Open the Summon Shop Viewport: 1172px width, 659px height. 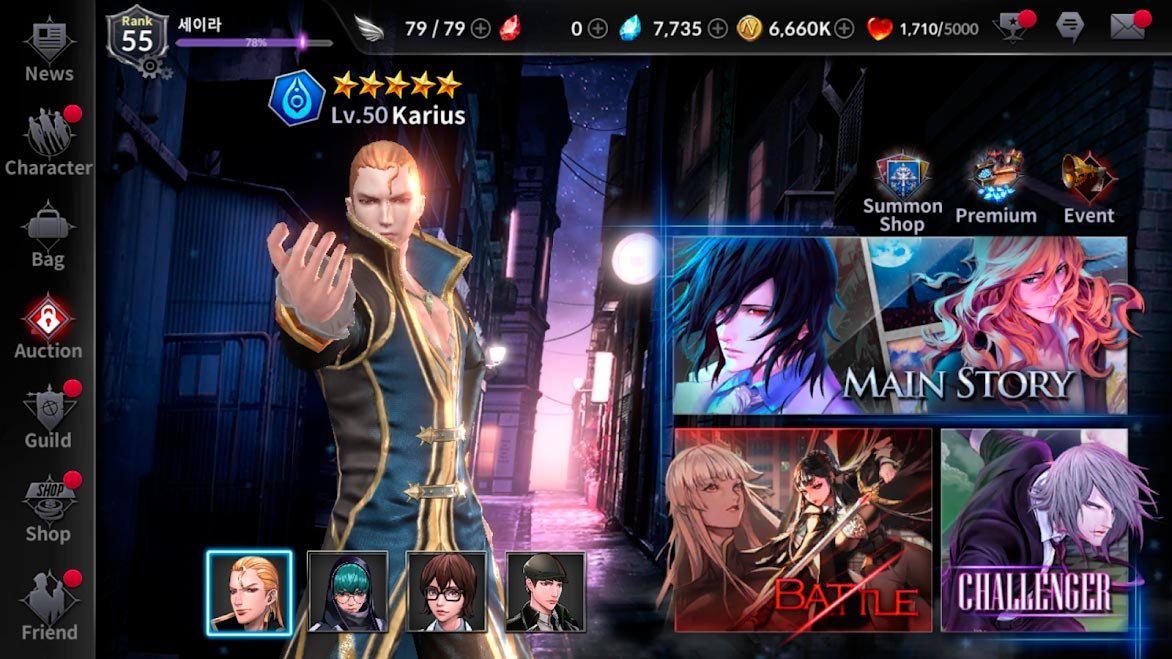click(902, 192)
